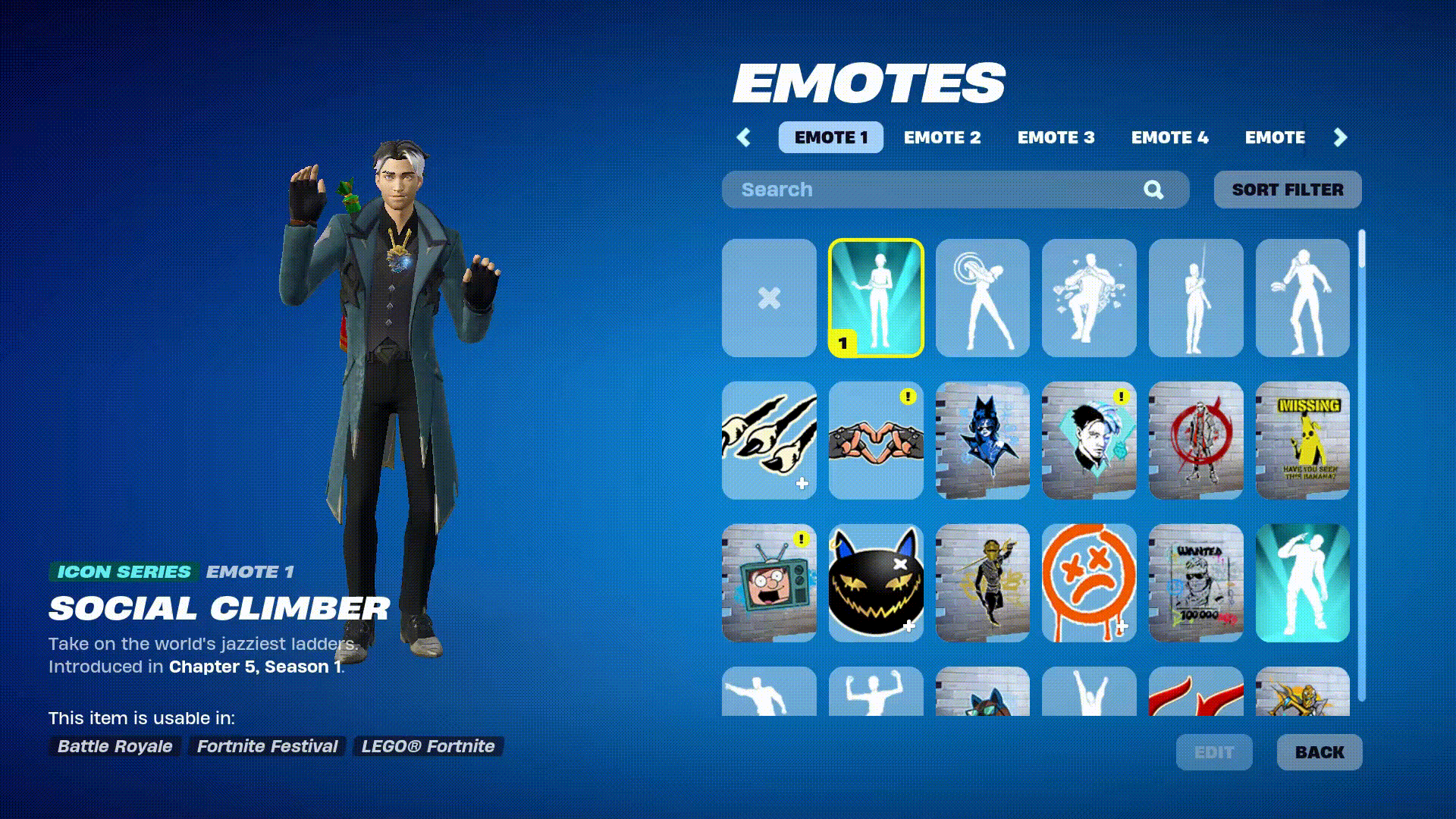Screen dimensions: 1456x819
Task: Click the EDIT button
Action: coord(1214,752)
